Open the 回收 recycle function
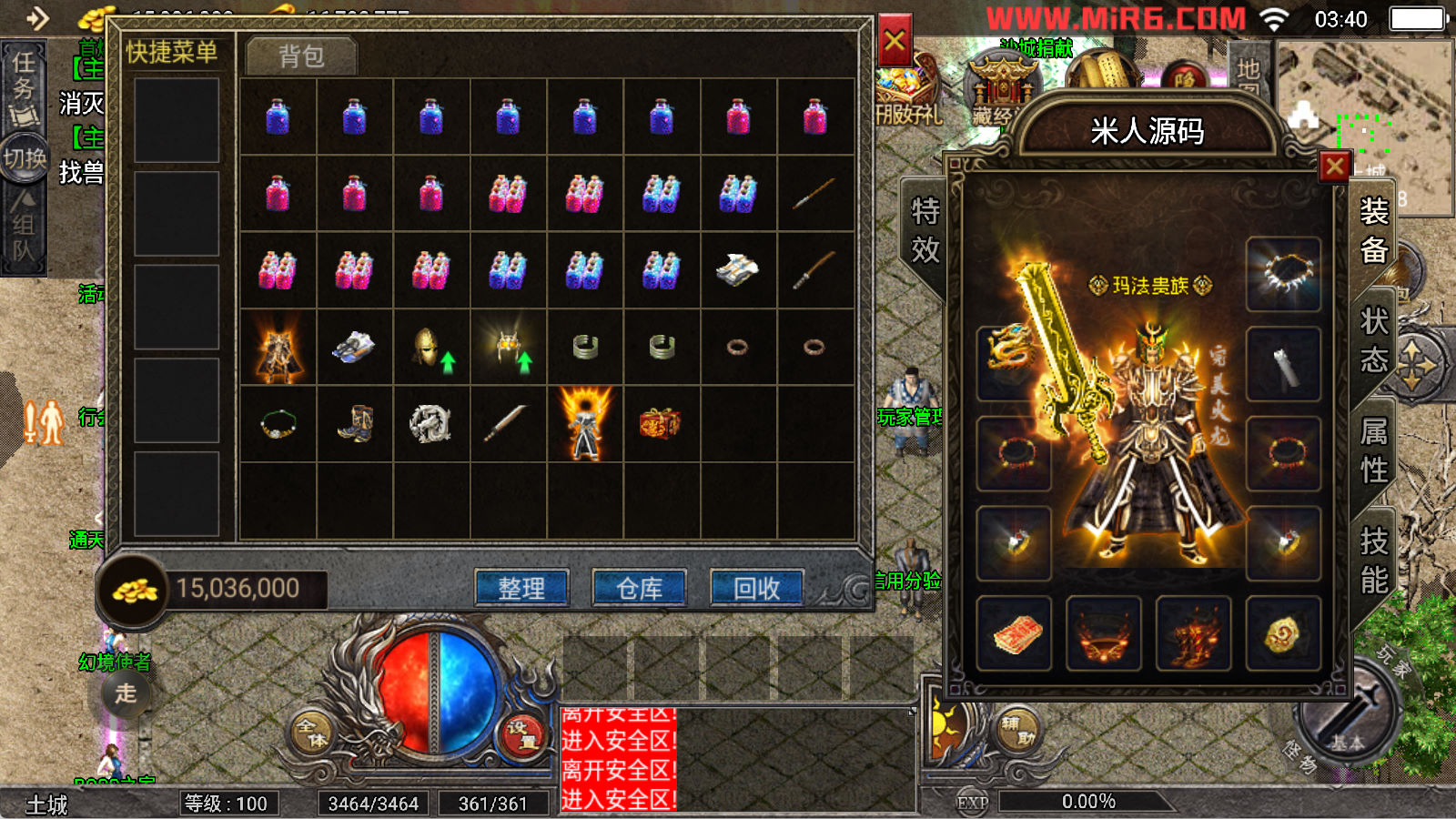This screenshot has width=1456, height=819. click(x=757, y=588)
